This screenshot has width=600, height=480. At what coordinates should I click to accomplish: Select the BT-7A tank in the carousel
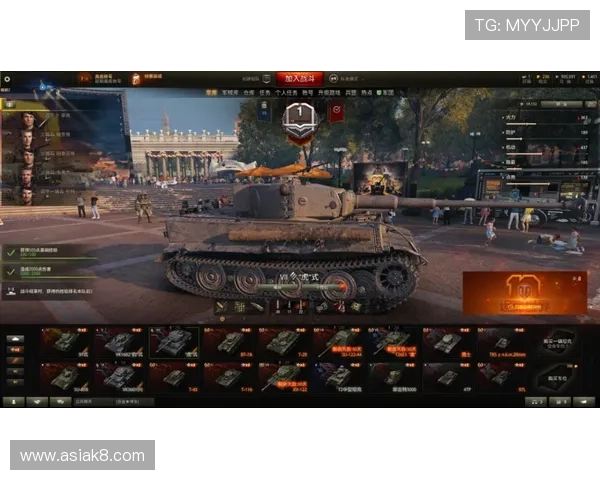pyautogui.click(x=229, y=343)
